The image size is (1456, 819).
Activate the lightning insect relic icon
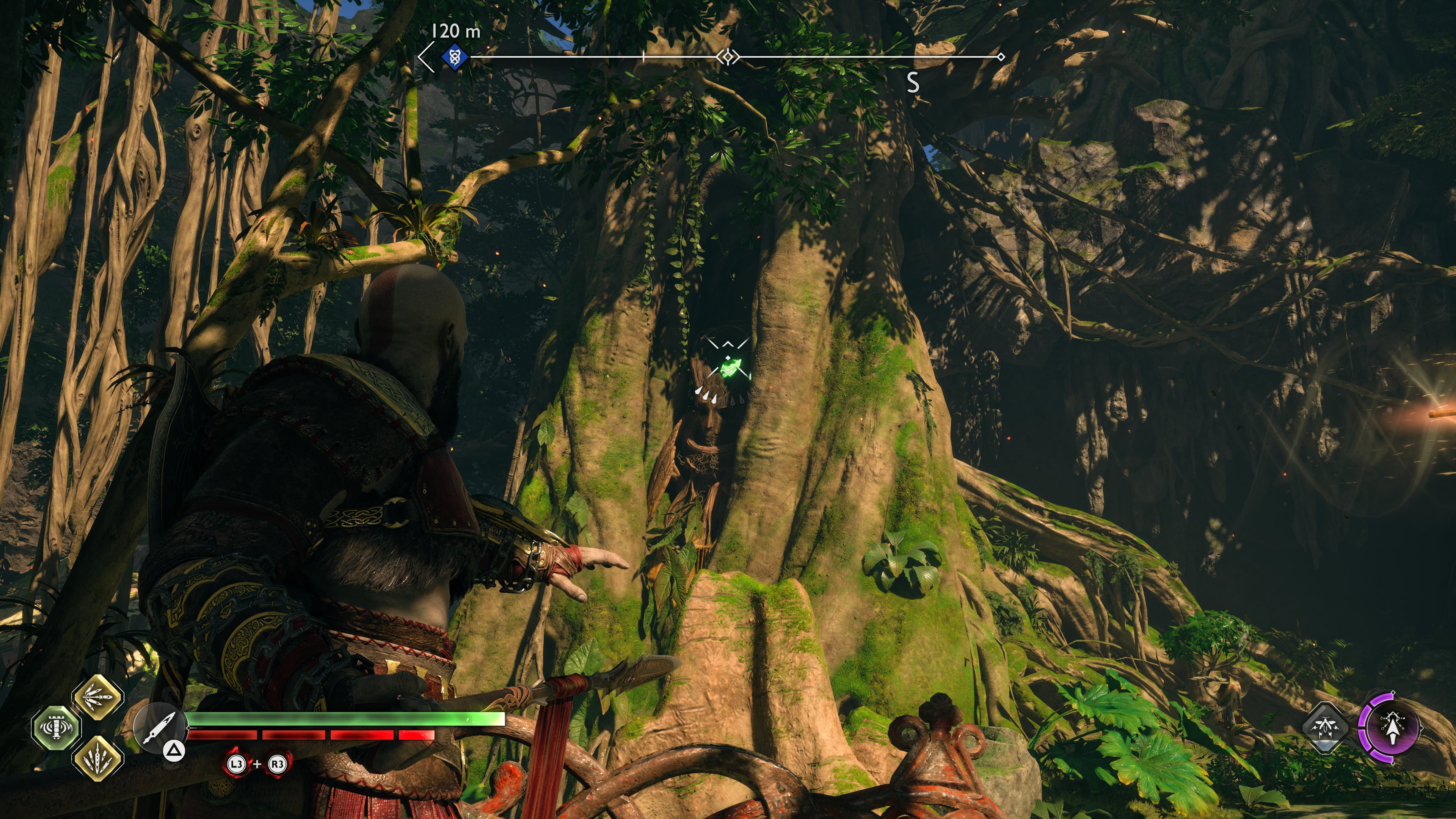(1326, 728)
